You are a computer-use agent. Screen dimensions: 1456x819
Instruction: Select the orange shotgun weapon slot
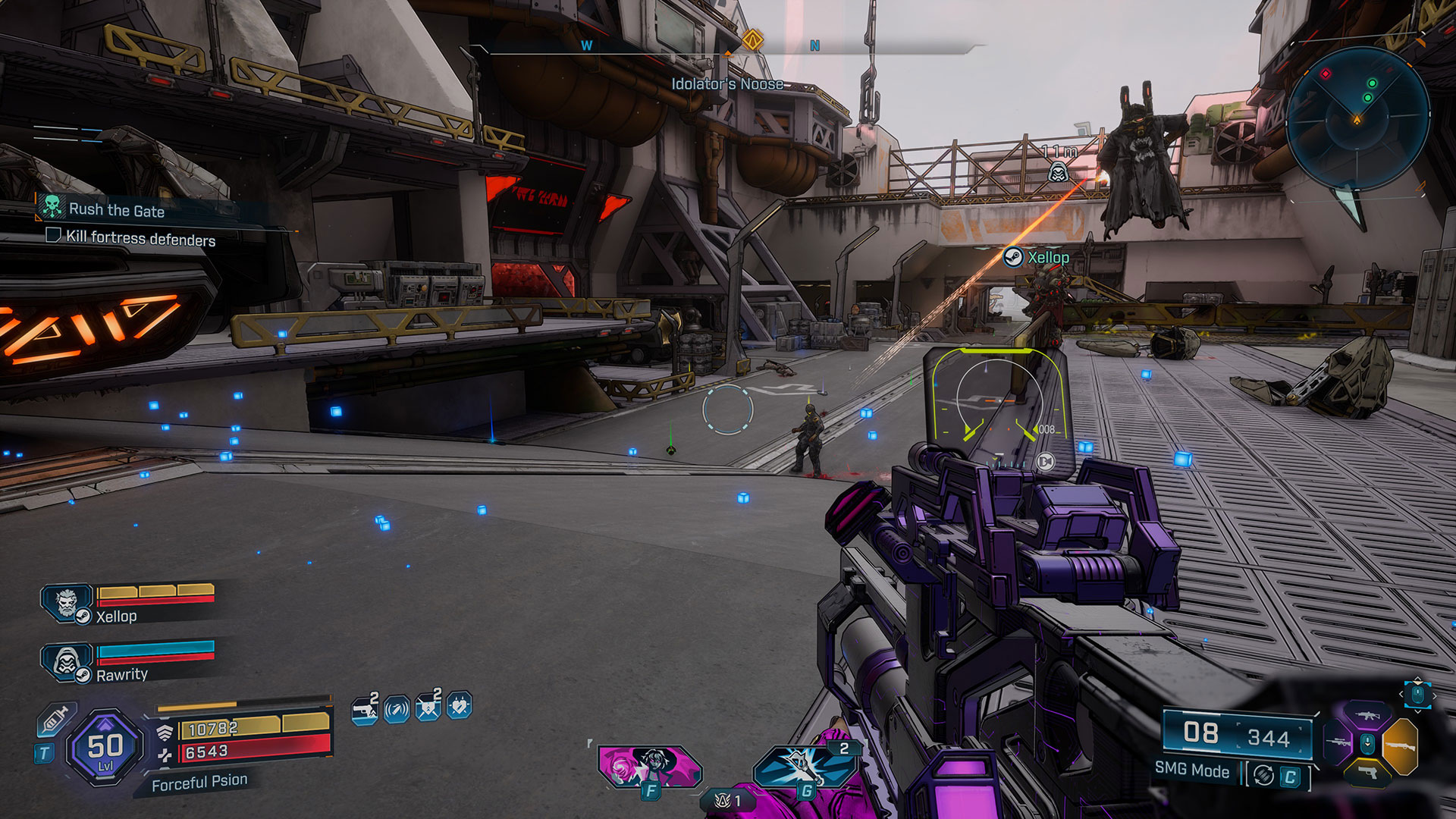(1400, 745)
